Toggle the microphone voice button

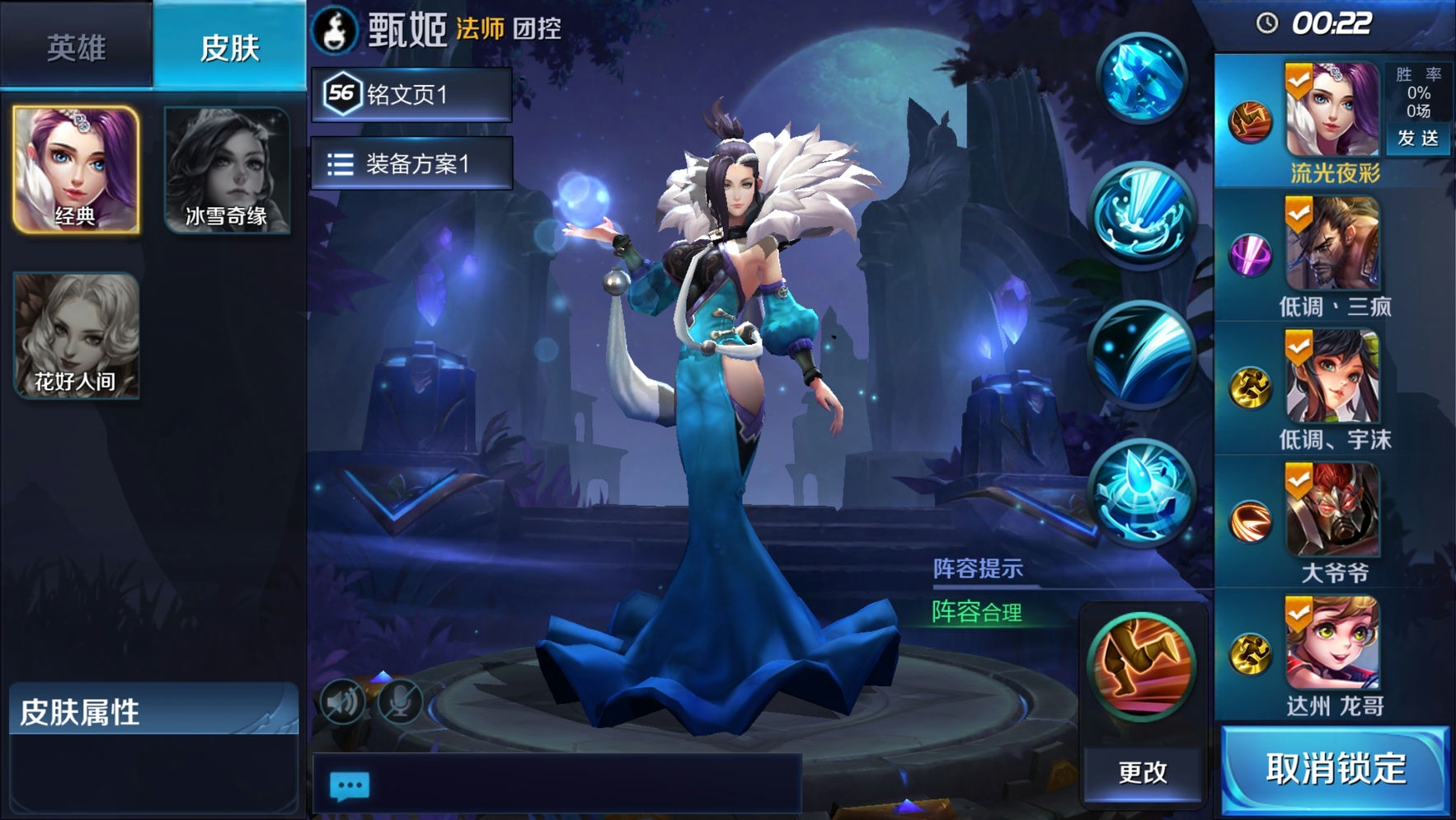tap(400, 702)
